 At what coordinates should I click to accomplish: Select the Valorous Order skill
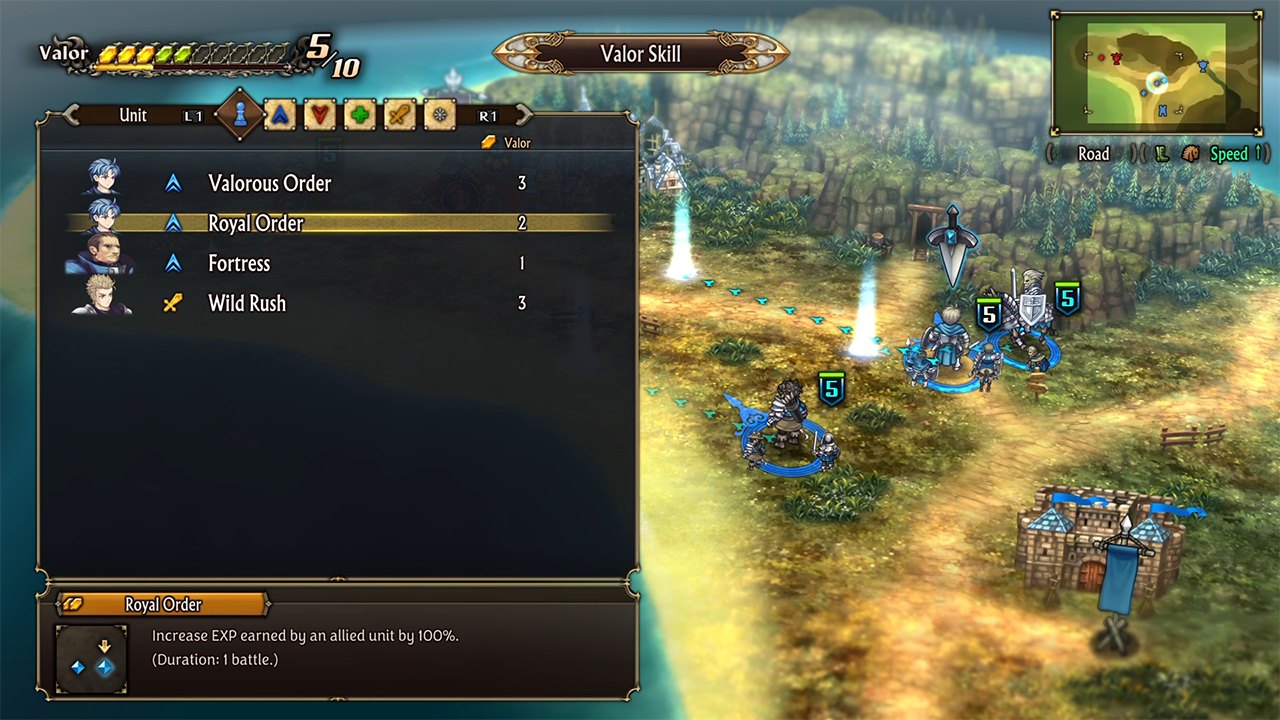tap(269, 183)
